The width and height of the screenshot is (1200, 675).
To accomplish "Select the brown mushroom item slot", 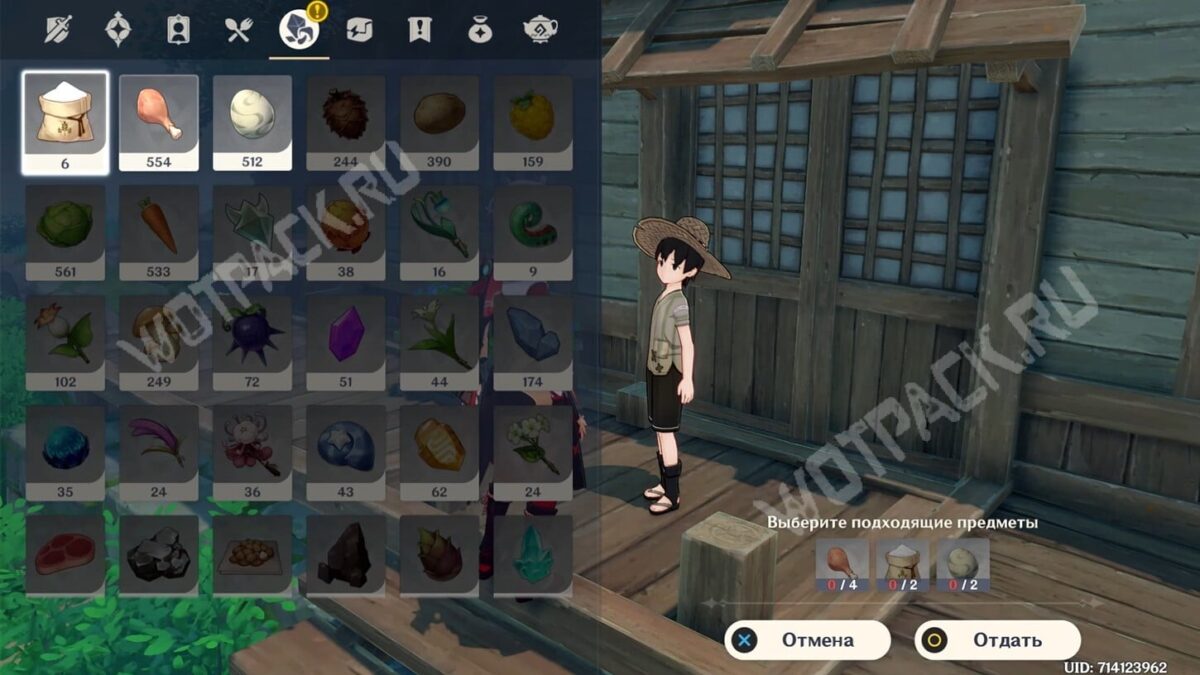I will (158, 342).
